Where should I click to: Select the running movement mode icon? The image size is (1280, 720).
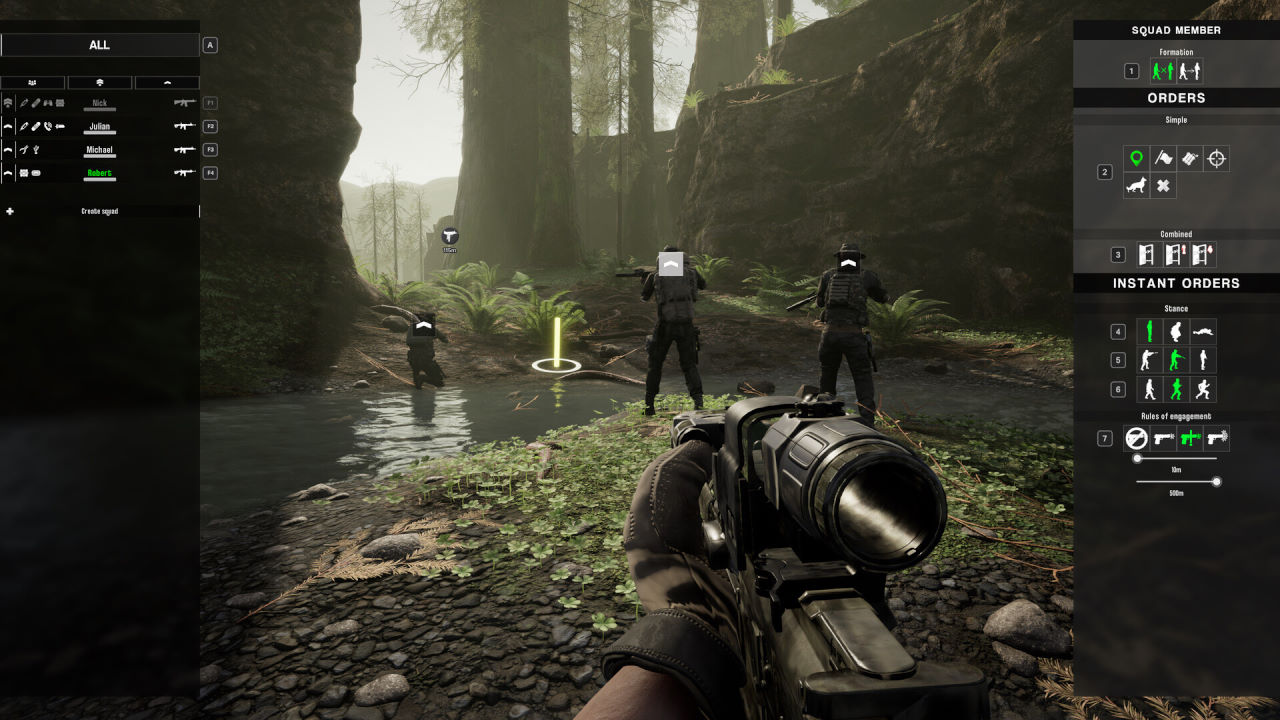click(x=1203, y=389)
